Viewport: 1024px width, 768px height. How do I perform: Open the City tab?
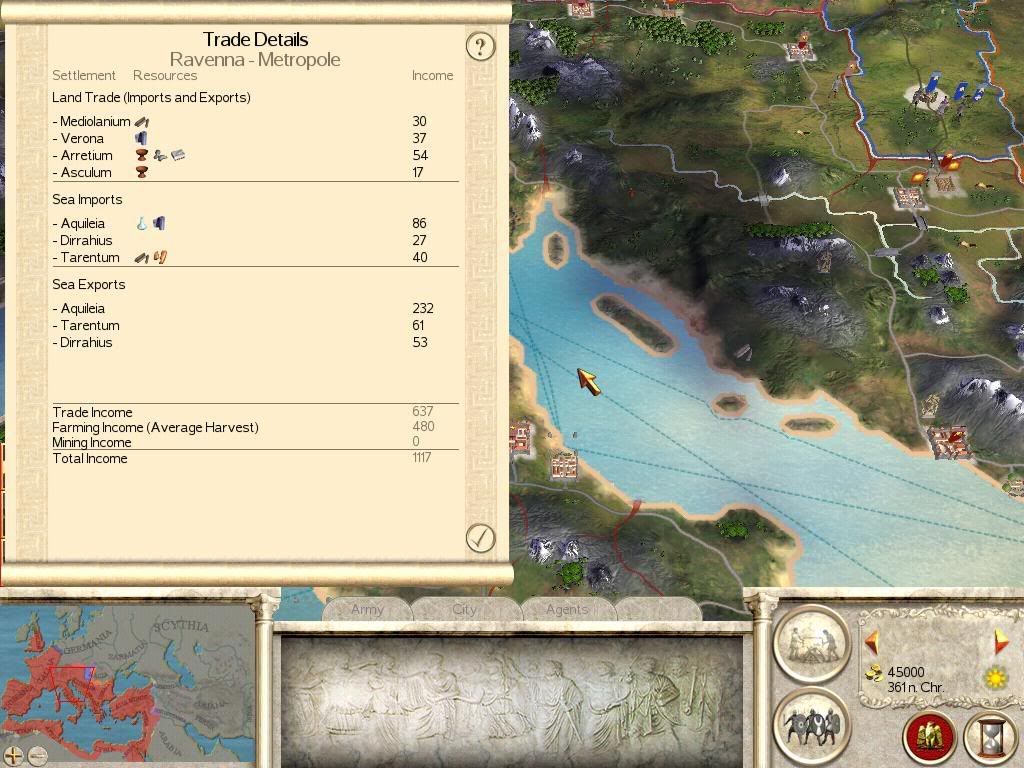click(464, 609)
